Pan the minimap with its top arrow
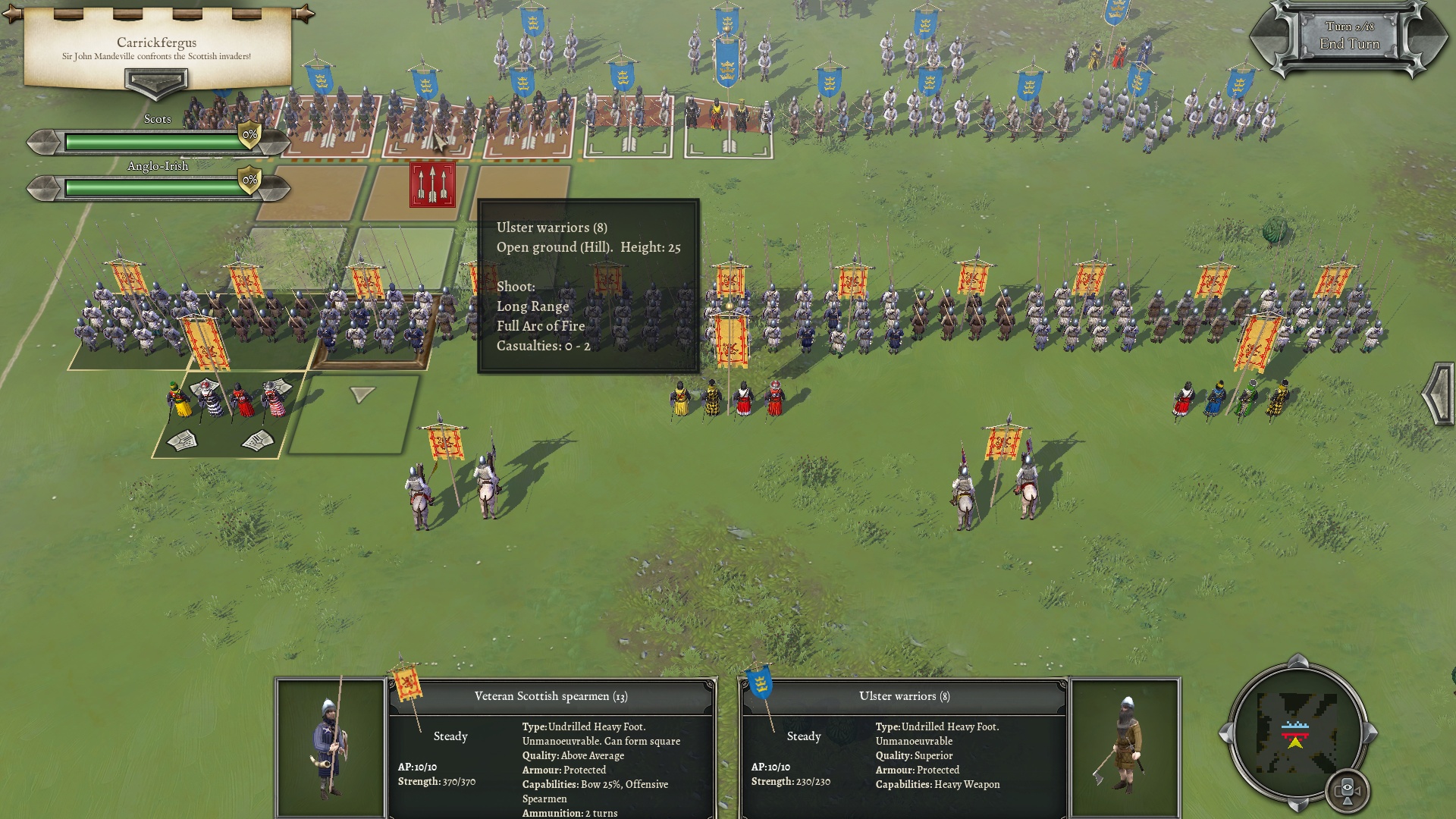 1298,660
